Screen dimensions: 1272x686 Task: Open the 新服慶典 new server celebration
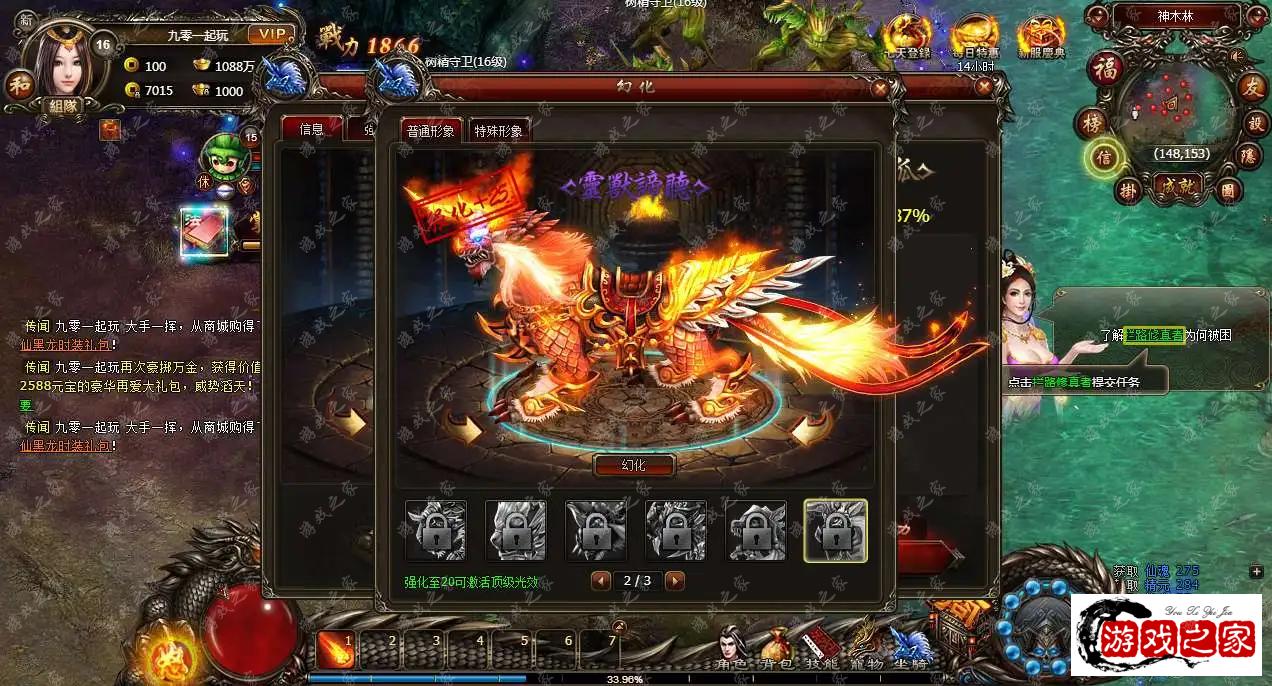1040,38
